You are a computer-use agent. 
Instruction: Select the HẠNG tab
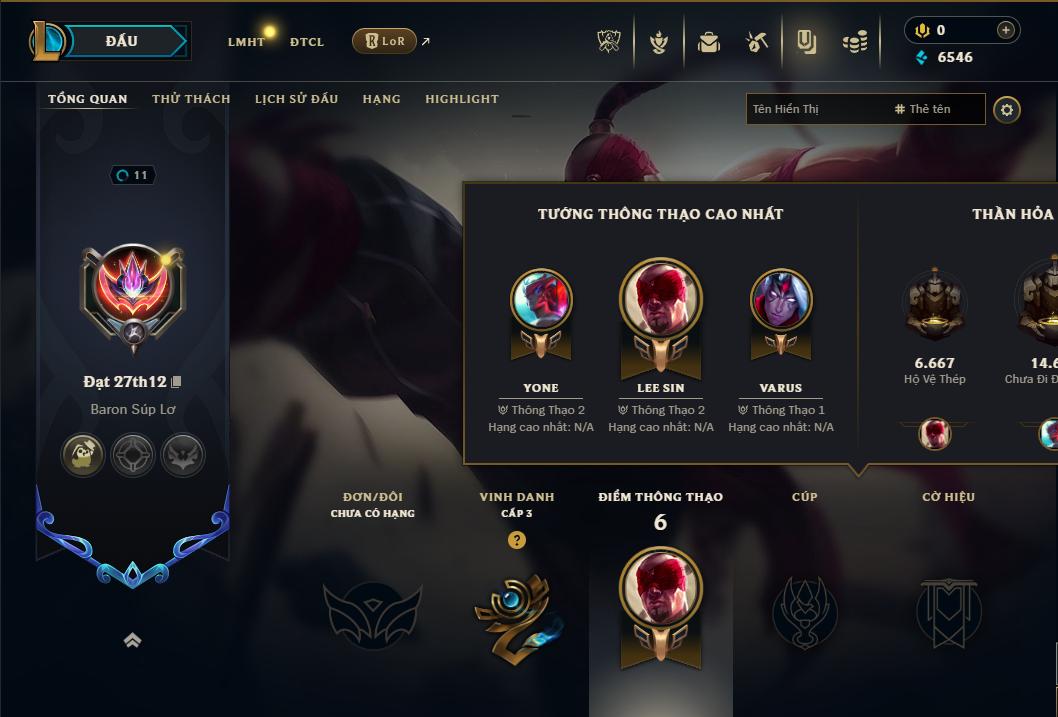click(381, 99)
